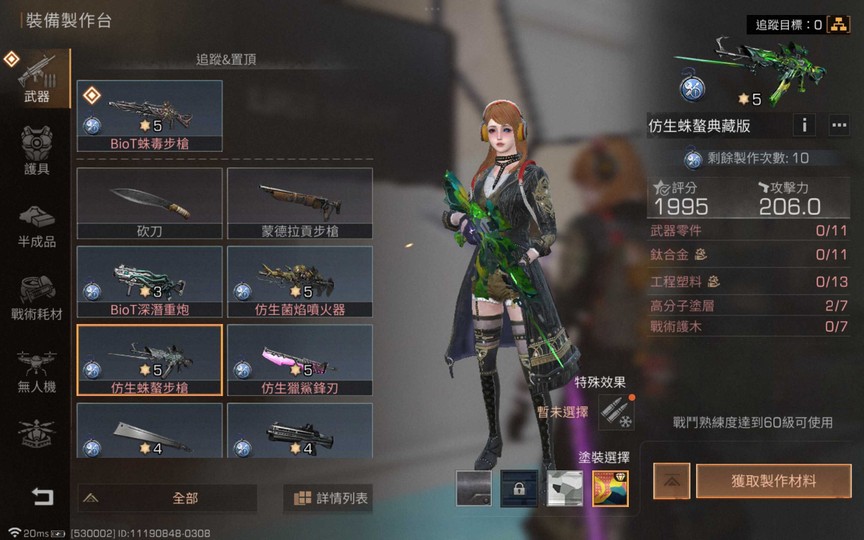This screenshot has width=864, height=540.
Task: Choose the BioT深潛重炮 recipe
Action: click(150, 281)
